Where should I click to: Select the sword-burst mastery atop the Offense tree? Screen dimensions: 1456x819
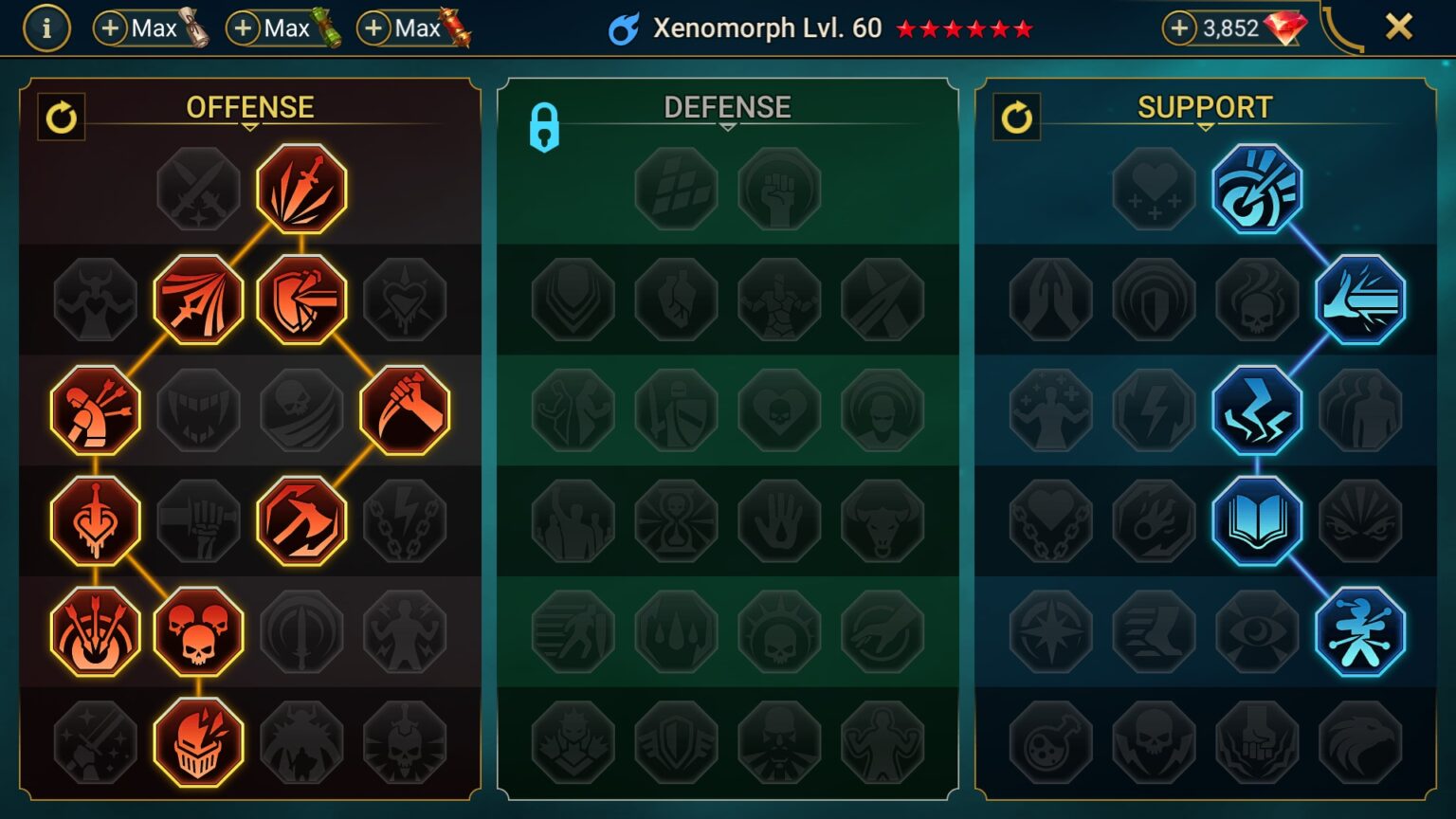(299, 189)
